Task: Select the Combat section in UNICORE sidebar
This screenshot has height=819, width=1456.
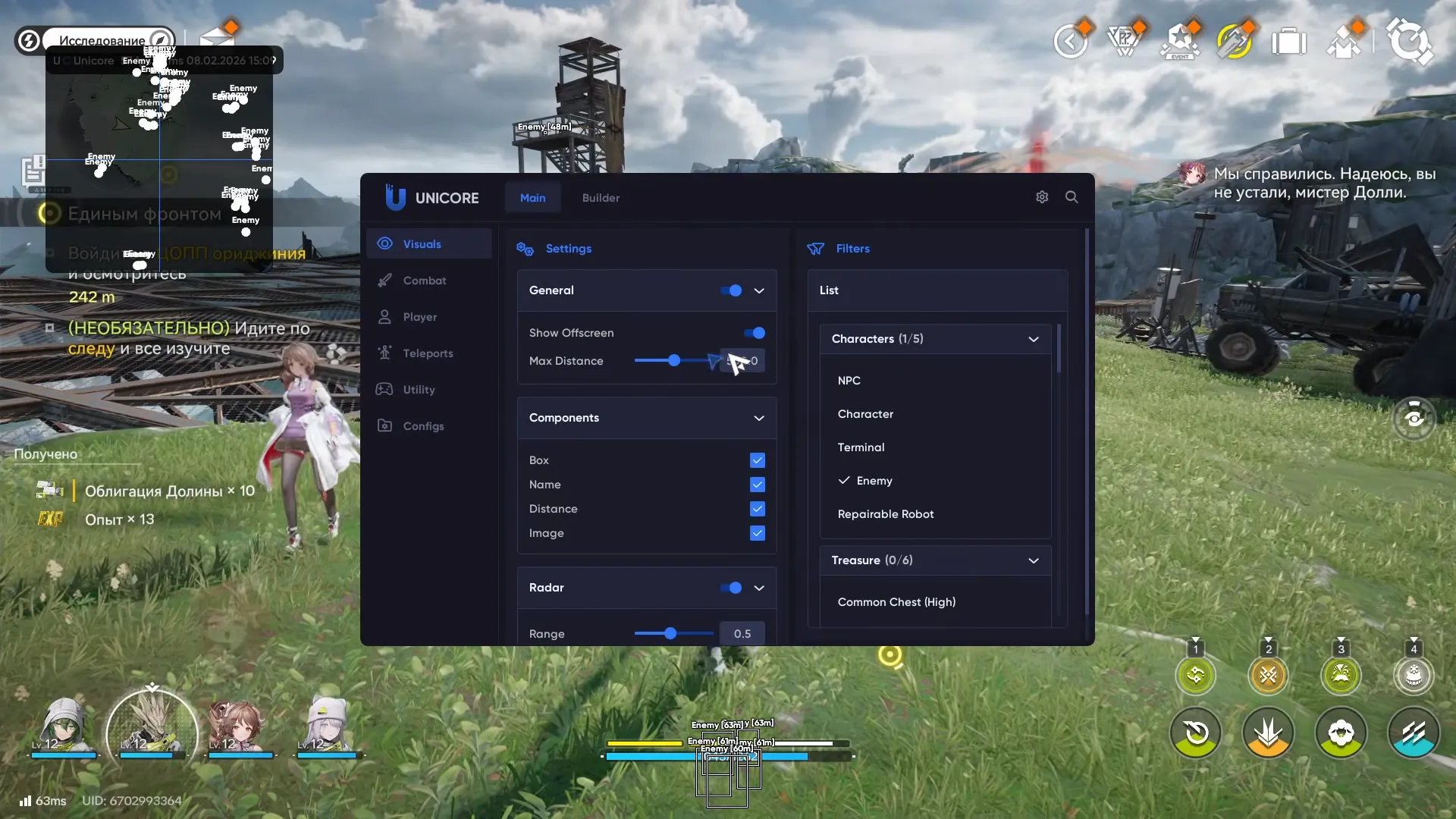Action: 423,280
